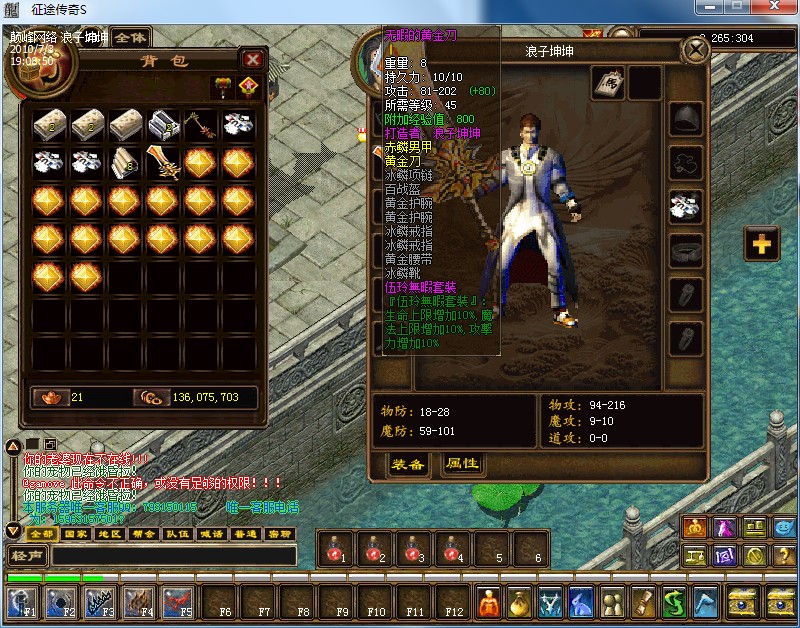Focus the chat text input box
The image size is (800, 628).
175,556
